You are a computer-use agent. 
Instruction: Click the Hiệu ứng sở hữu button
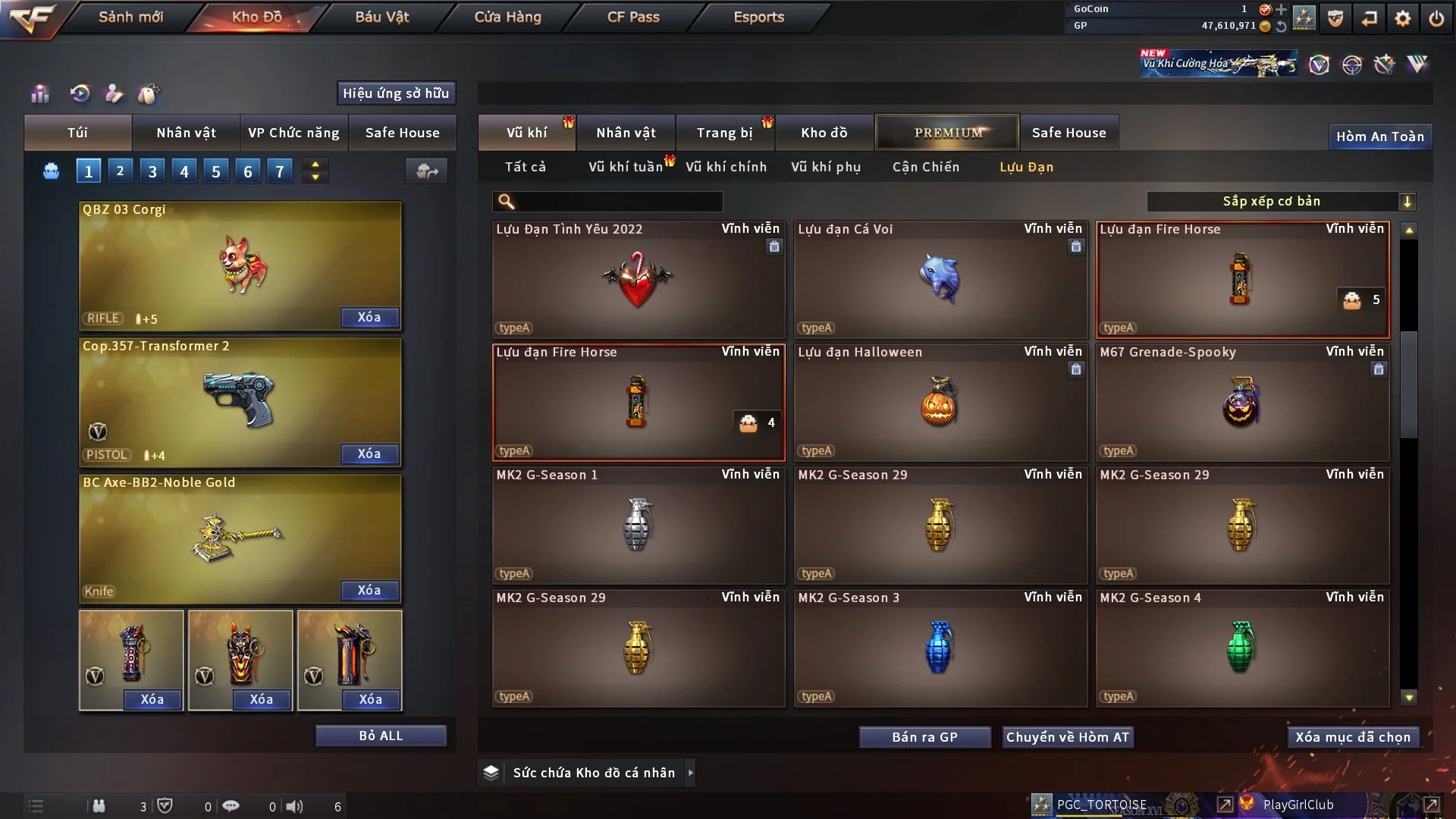tap(396, 93)
